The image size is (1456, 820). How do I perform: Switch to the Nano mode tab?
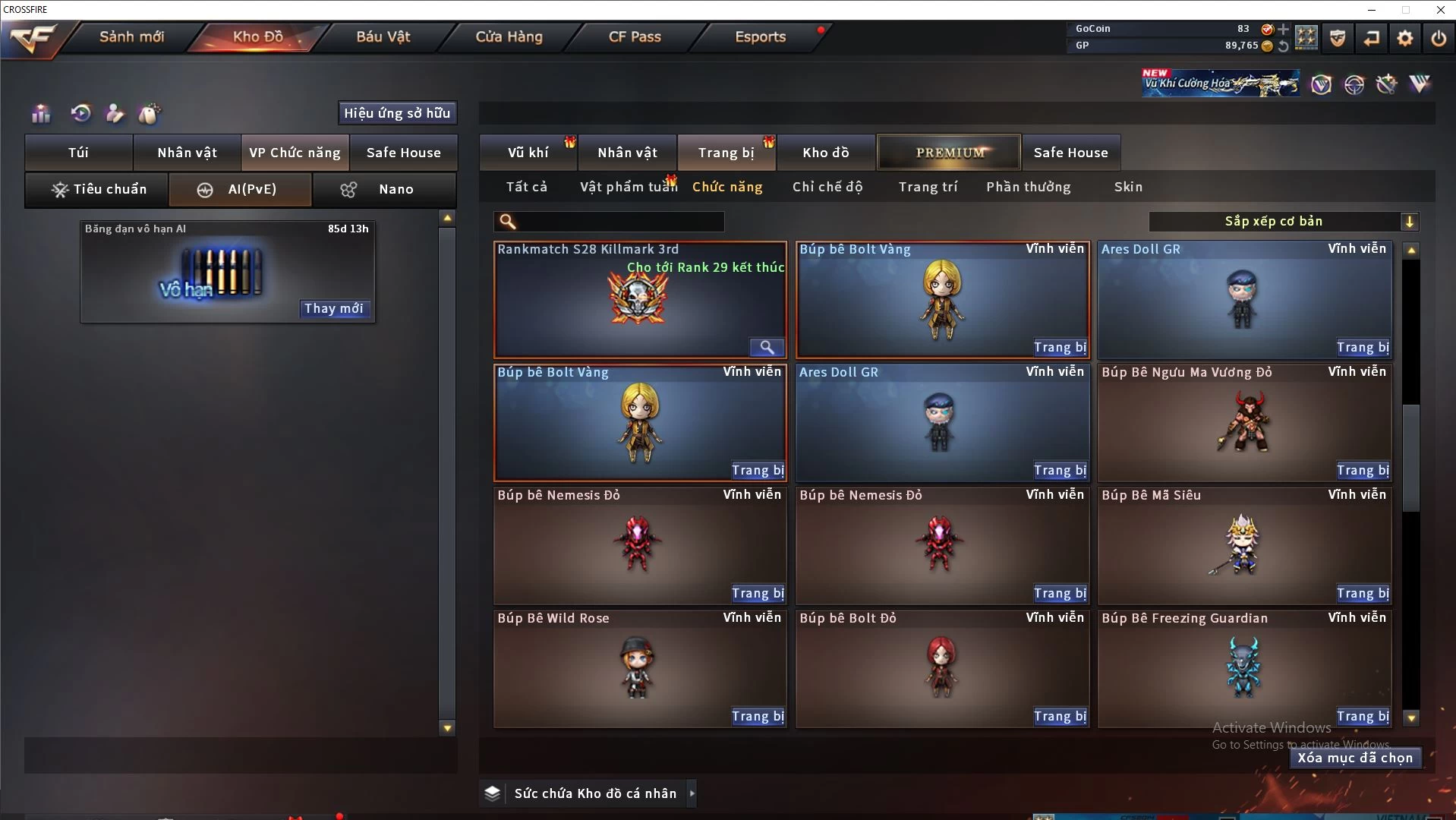pos(385,190)
